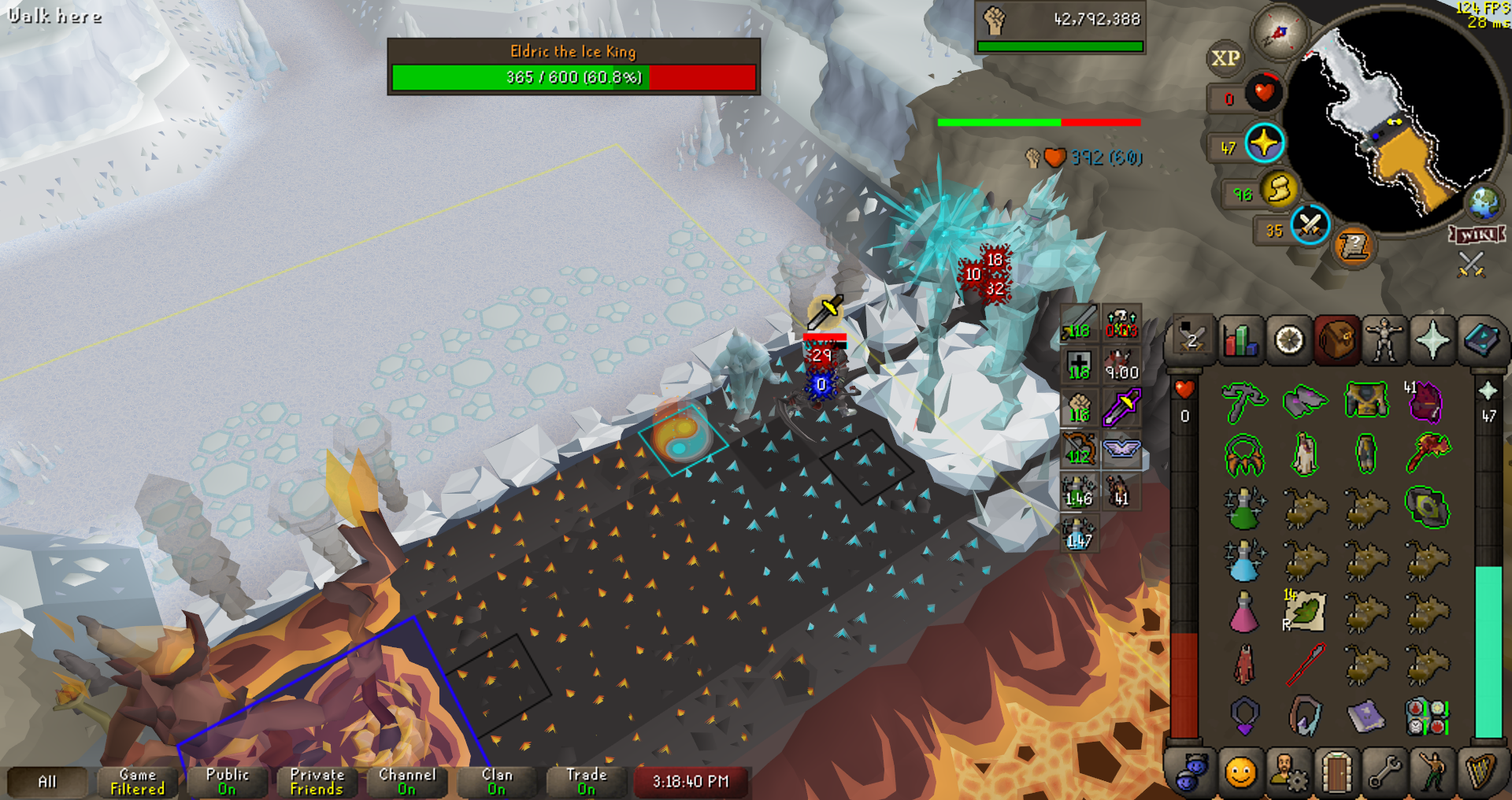
Task: Open the Music Player harp tab
Action: 1480,772
